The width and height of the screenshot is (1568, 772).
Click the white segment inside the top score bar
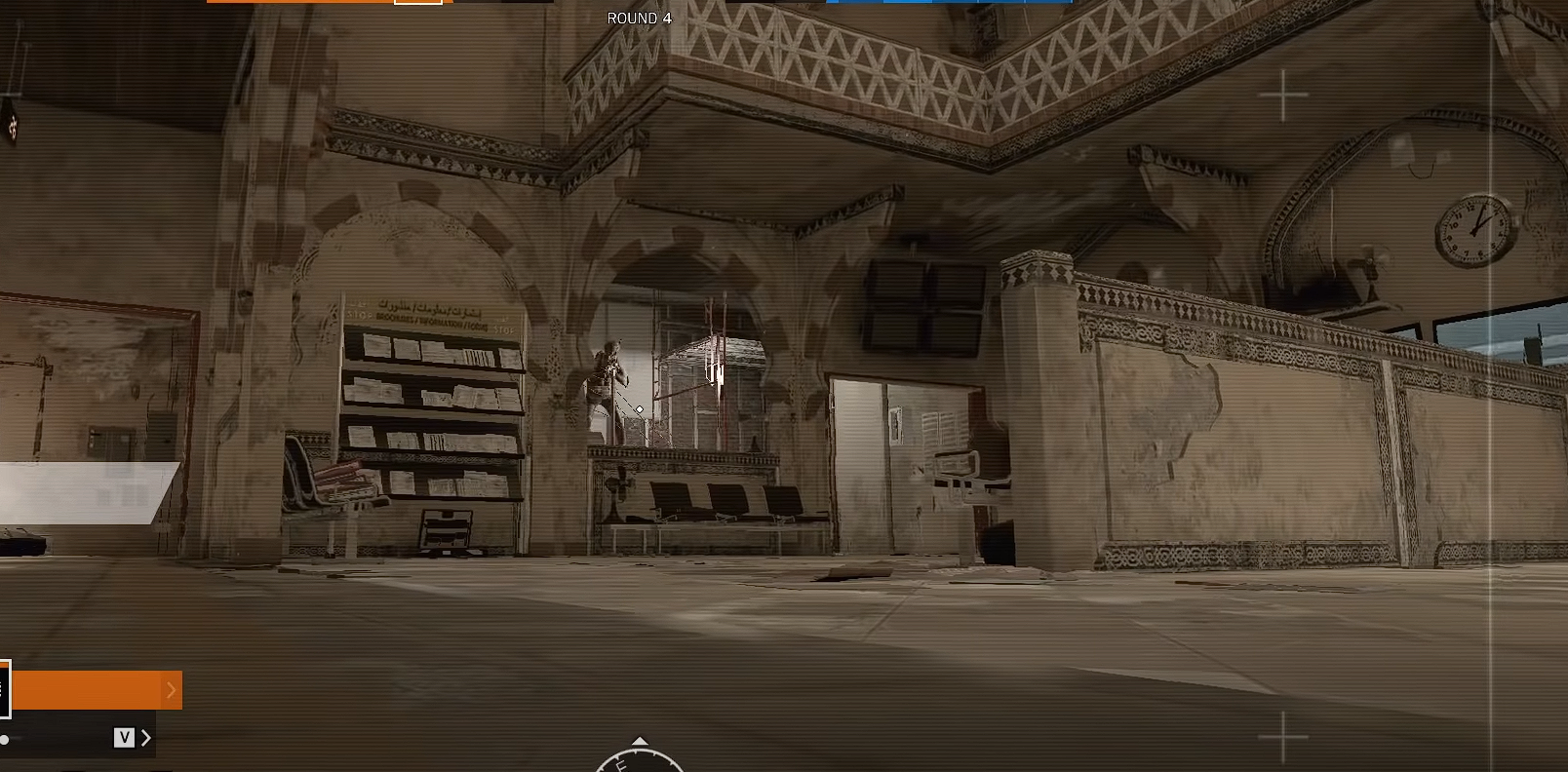pos(417,3)
